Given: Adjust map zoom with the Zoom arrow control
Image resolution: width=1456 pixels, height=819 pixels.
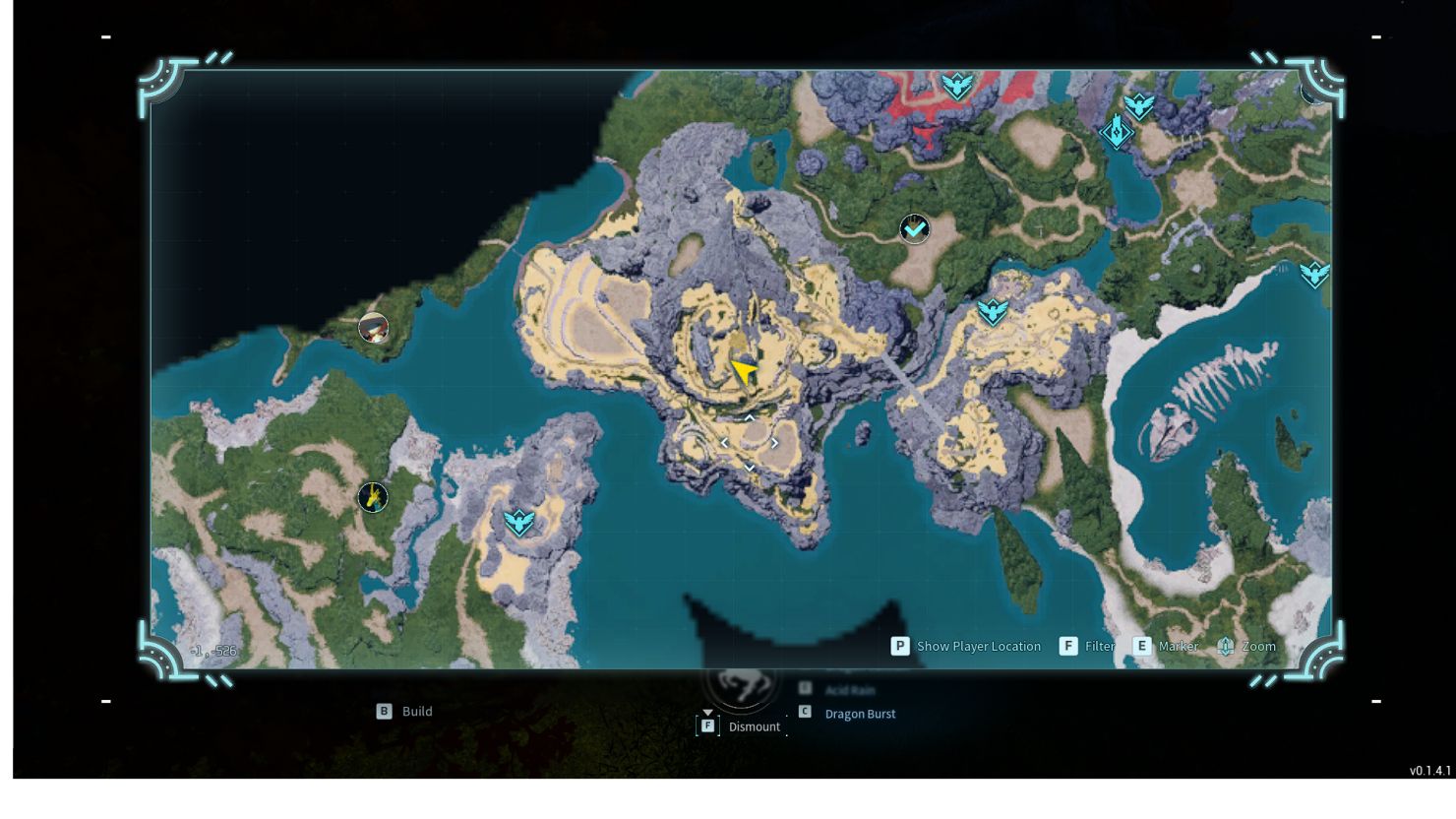Looking at the screenshot, I should point(1225,647).
